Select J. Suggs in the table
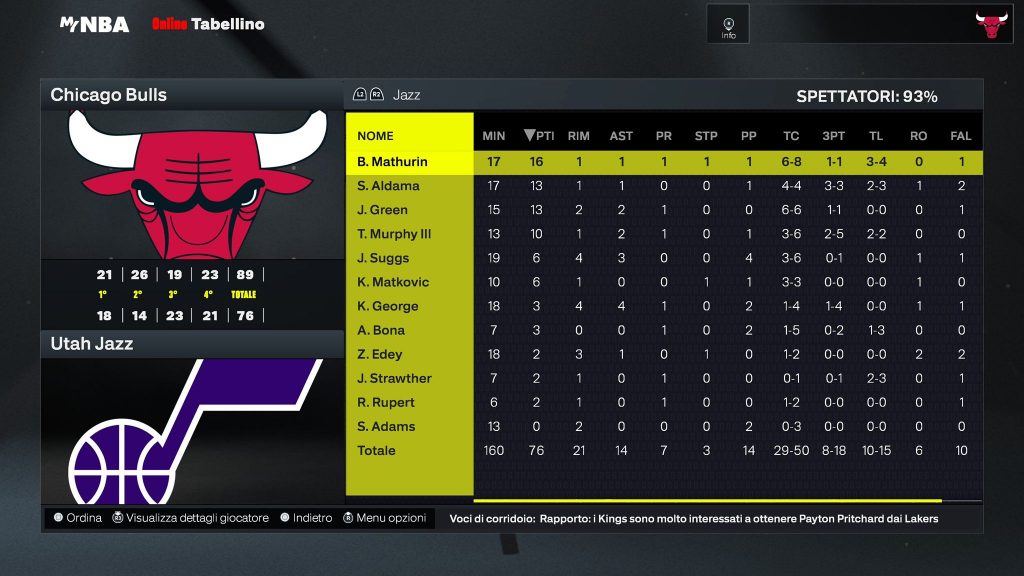Image resolution: width=1024 pixels, height=576 pixels. [x=383, y=258]
